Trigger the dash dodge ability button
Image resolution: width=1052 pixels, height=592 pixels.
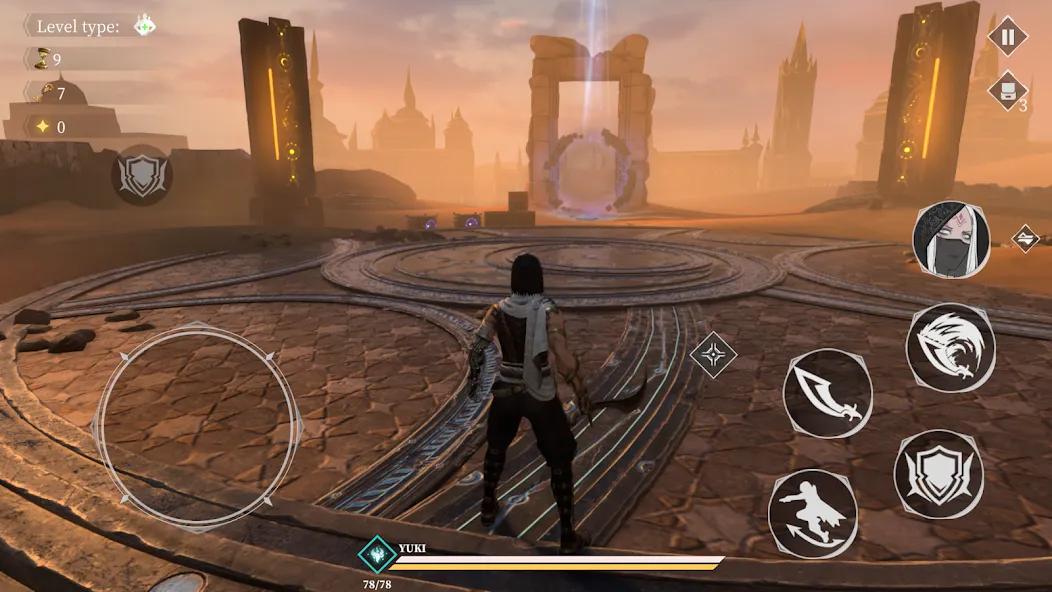tap(812, 513)
